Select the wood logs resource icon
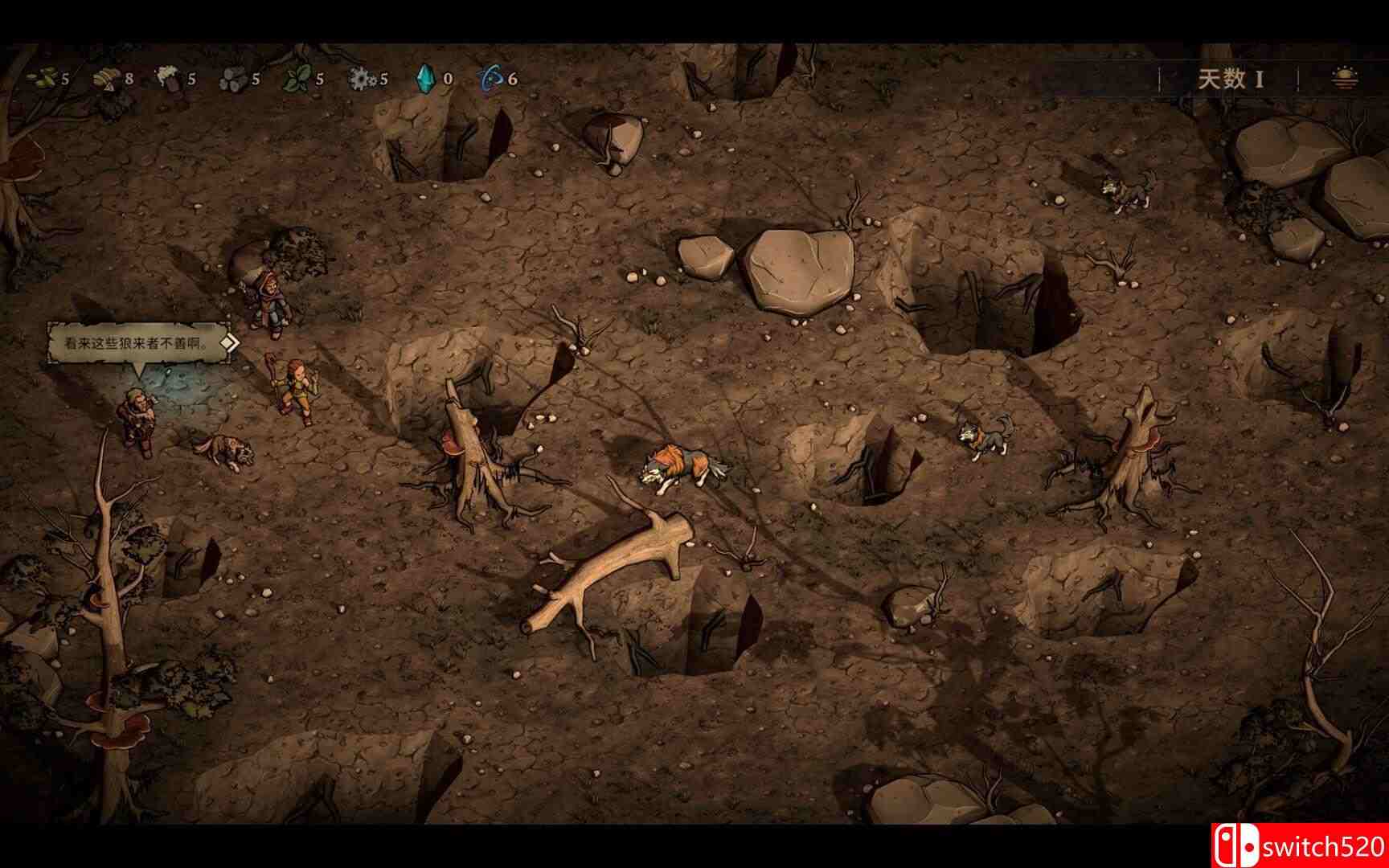The height and width of the screenshot is (868, 1389). coord(233,79)
